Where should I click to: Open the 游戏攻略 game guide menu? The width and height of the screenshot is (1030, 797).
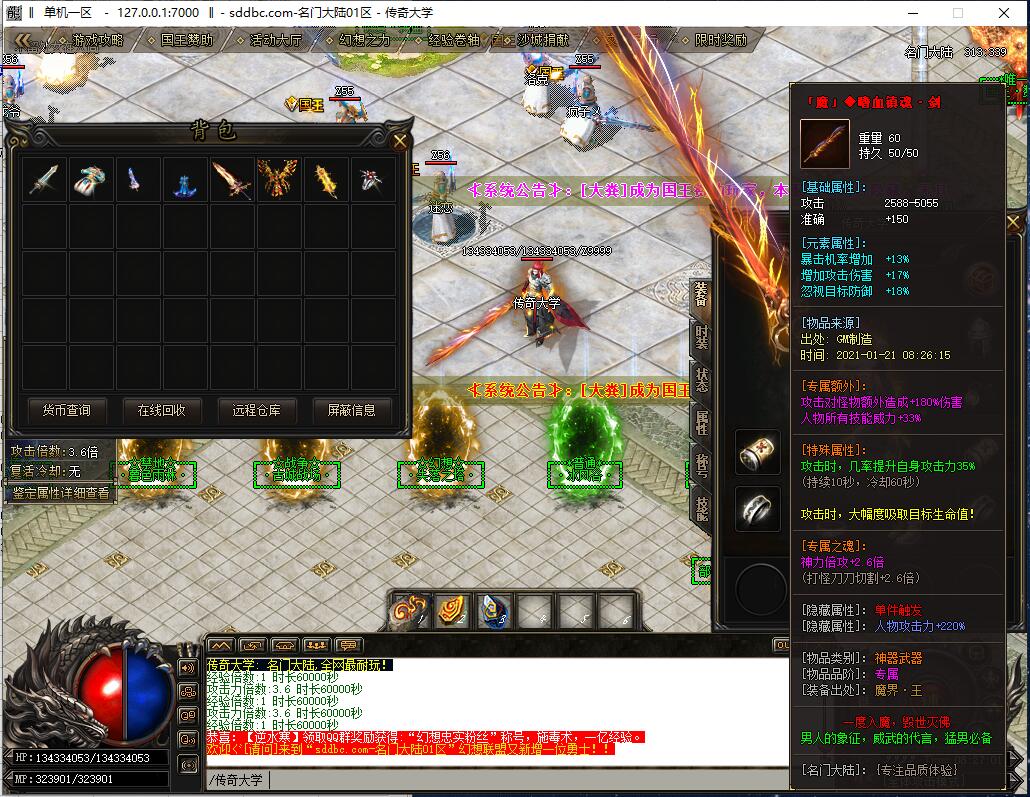coord(97,41)
